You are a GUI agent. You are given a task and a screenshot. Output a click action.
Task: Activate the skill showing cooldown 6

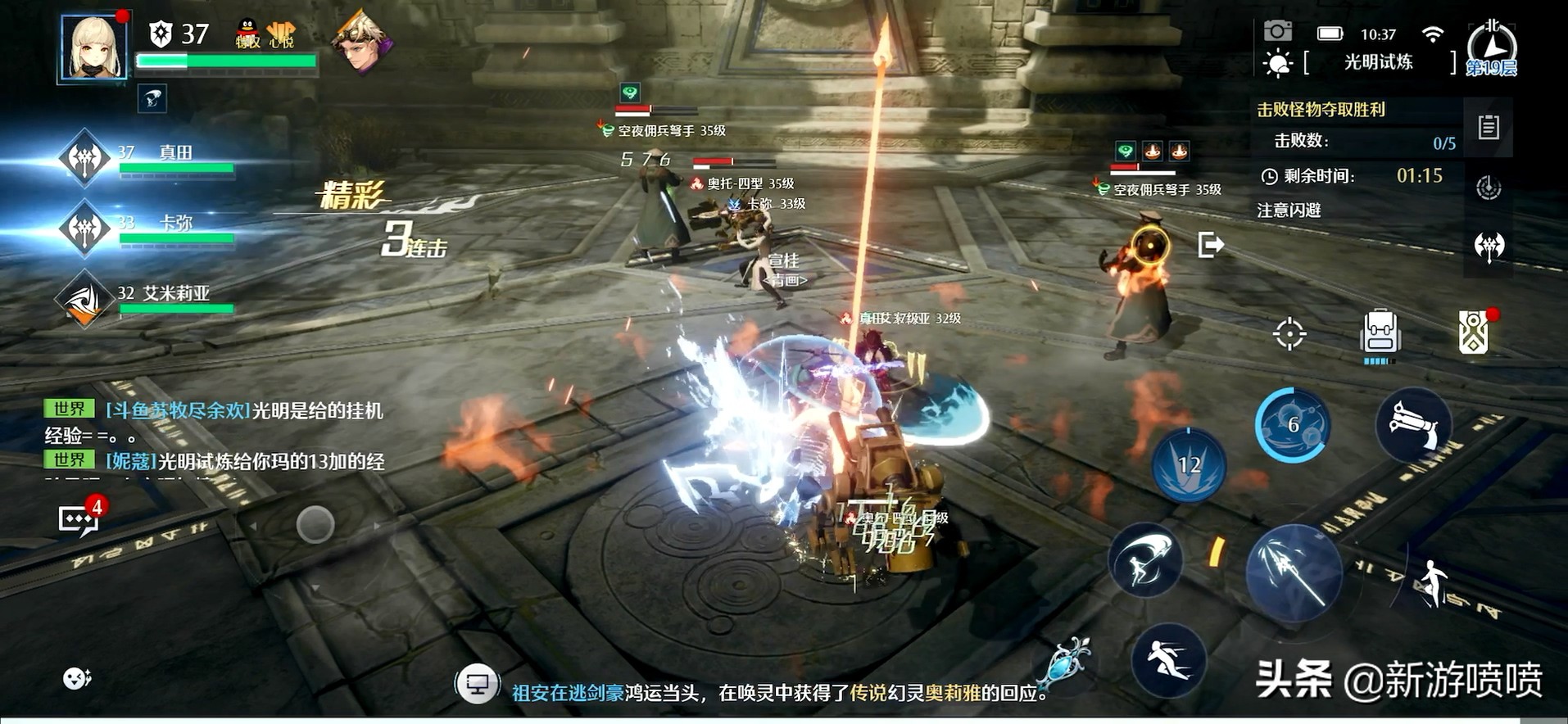[x=1292, y=425]
